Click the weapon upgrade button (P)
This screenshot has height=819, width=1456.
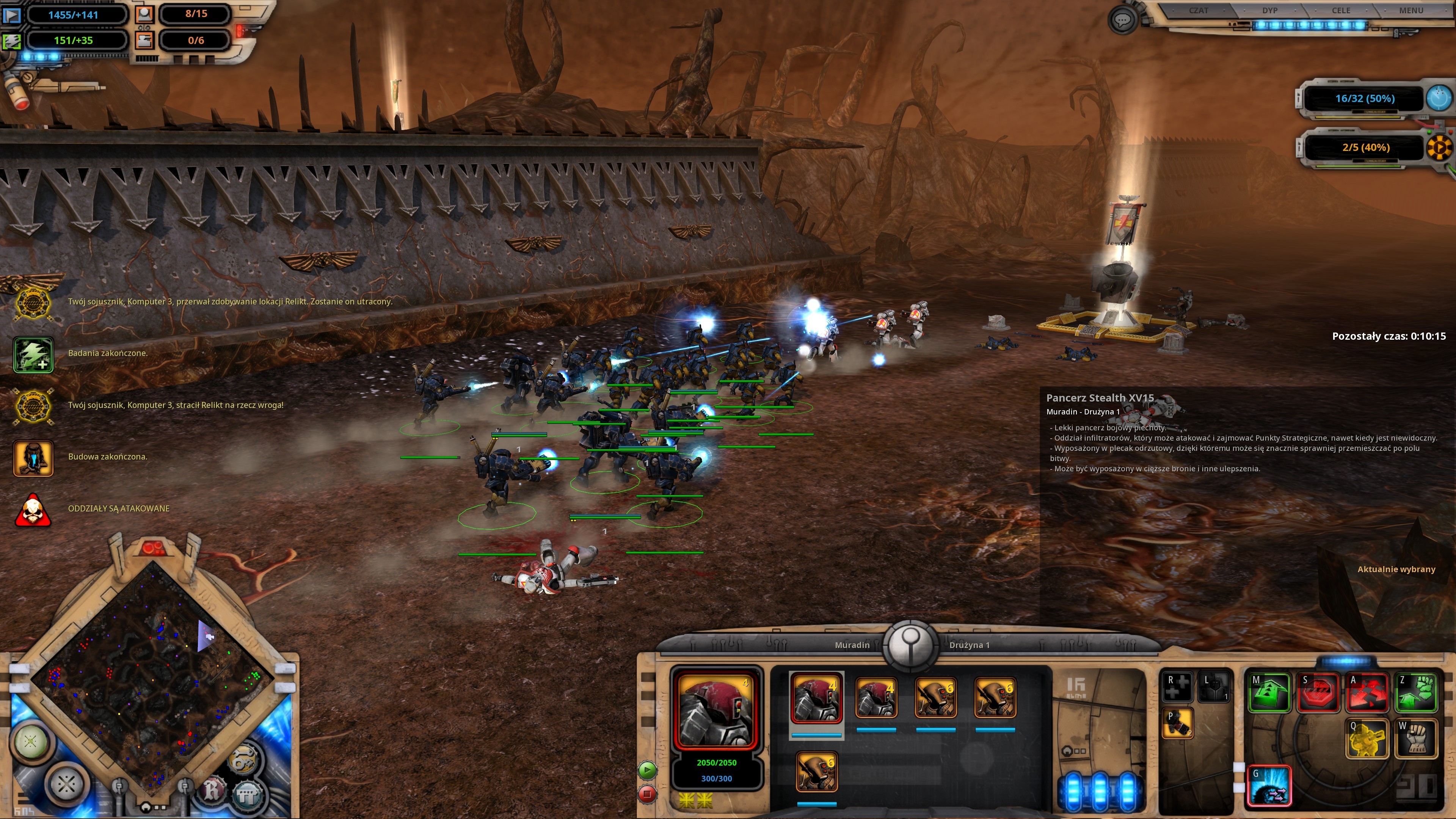[x=1177, y=723]
